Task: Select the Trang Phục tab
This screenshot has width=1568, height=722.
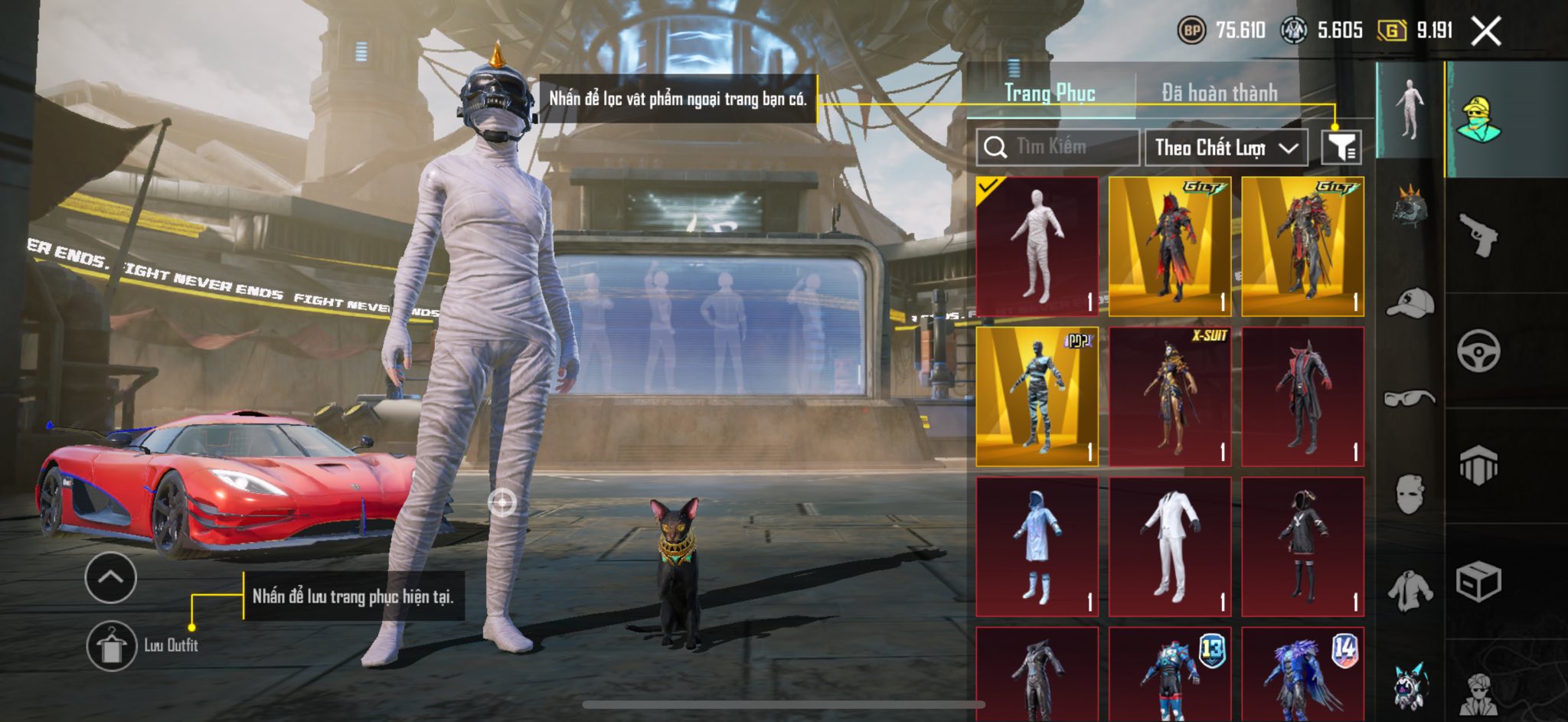Action: click(x=1050, y=93)
